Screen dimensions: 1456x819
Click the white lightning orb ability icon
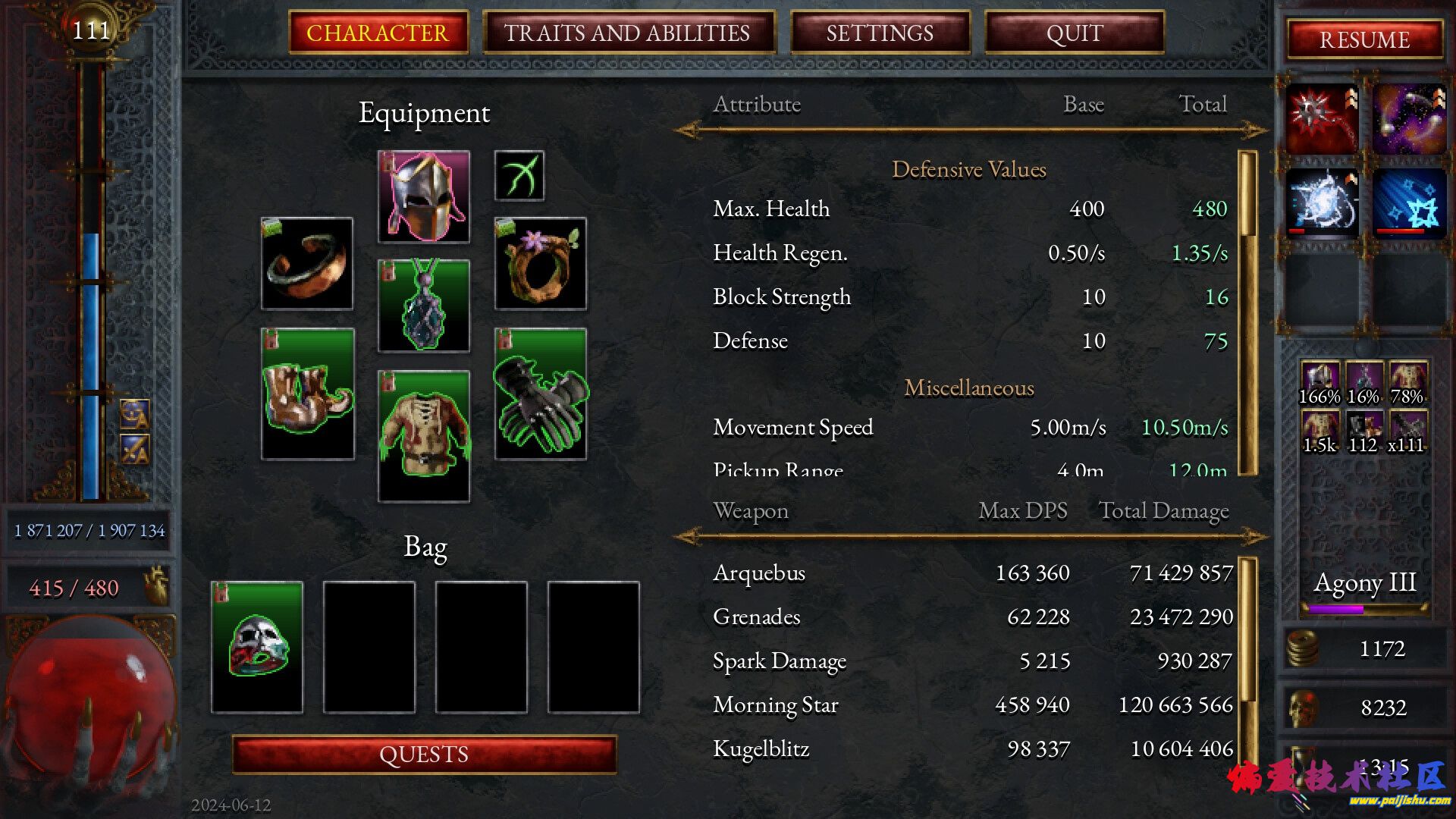[1322, 202]
